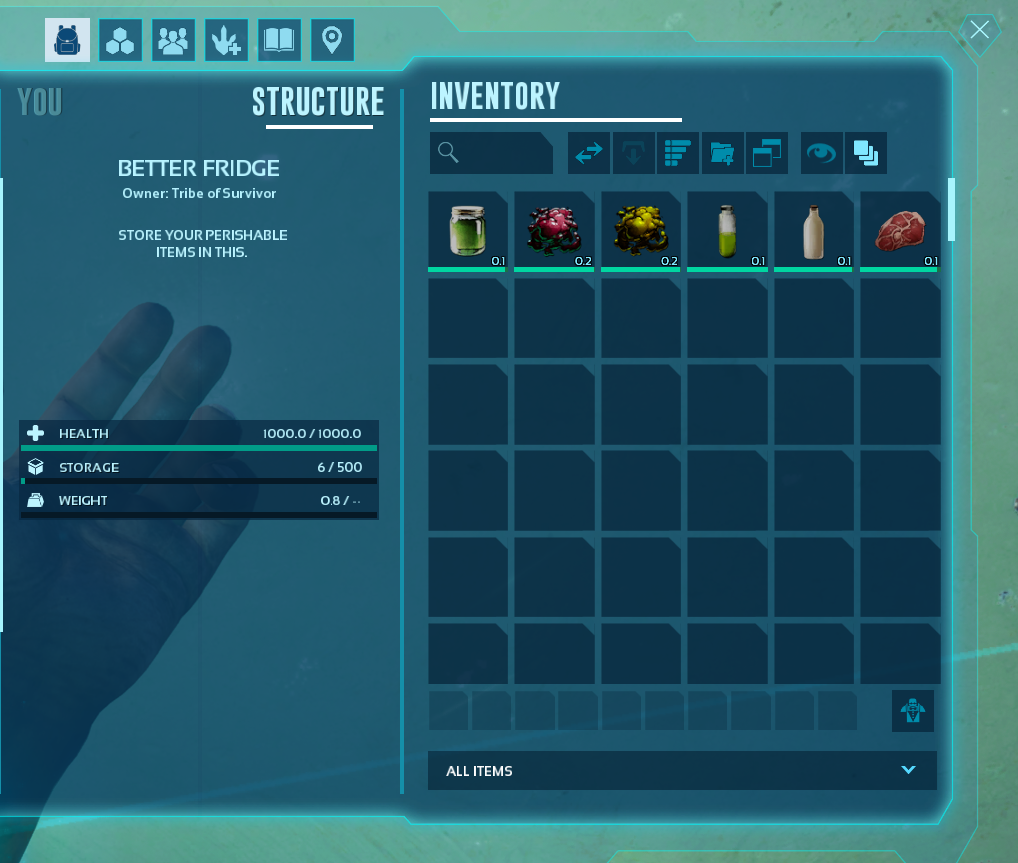This screenshot has width=1018, height=863.
Task: Click the inventory search field
Action: click(491, 153)
